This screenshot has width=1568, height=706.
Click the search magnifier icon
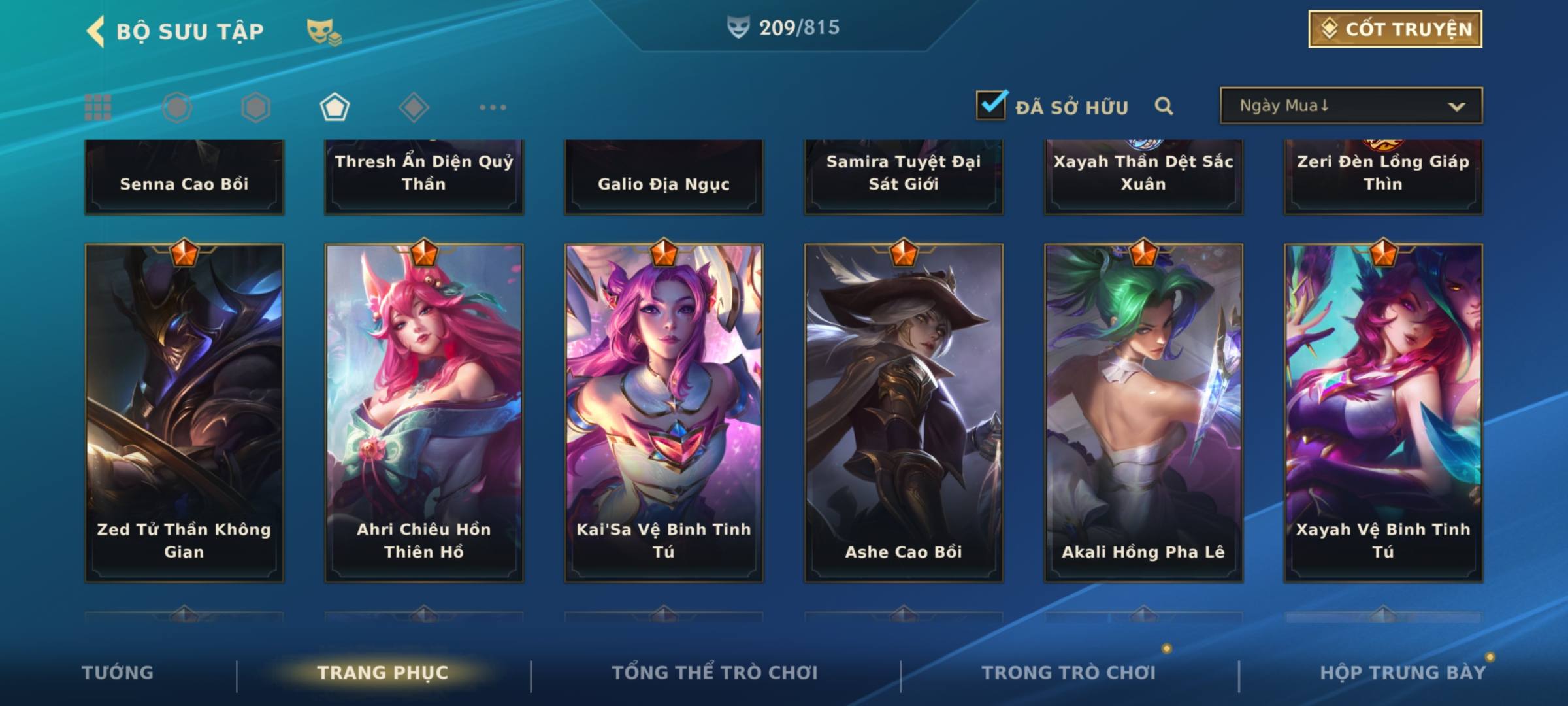(1164, 106)
